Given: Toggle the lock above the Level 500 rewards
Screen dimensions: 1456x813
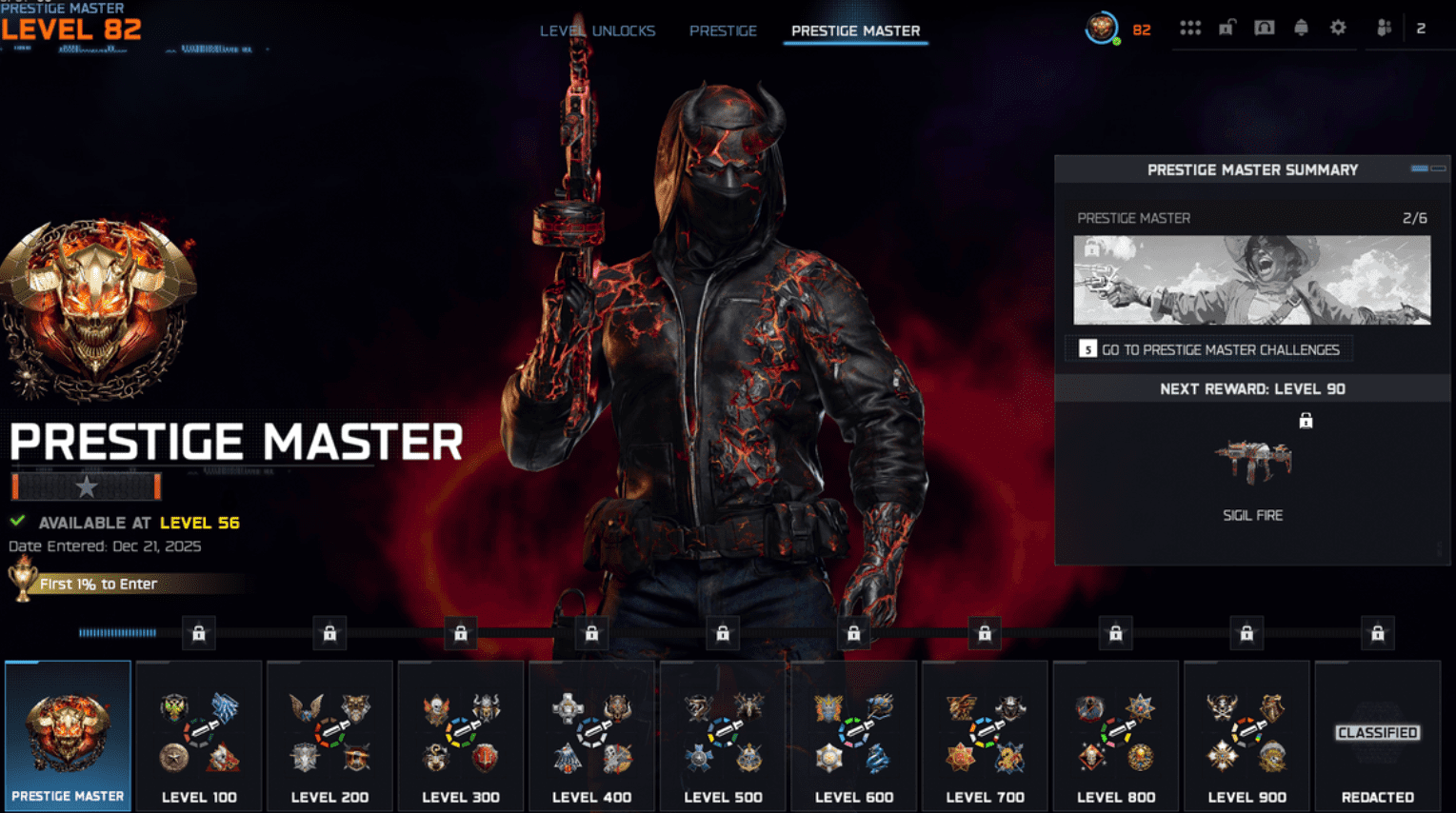Looking at the screenshot, I should point(722,632).
